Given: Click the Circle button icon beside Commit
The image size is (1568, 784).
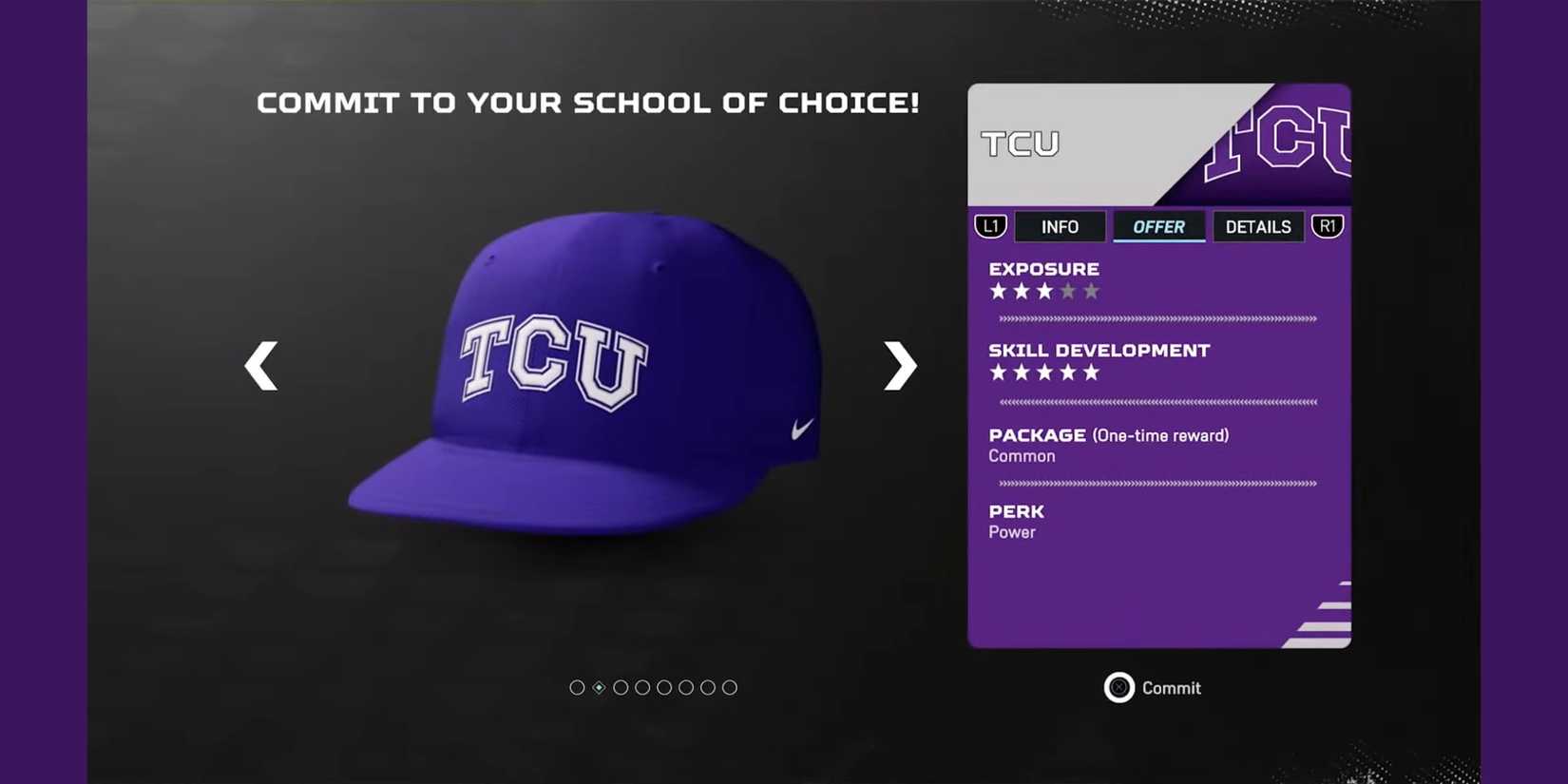Looking at the screenshot, I should (1119, 687).
